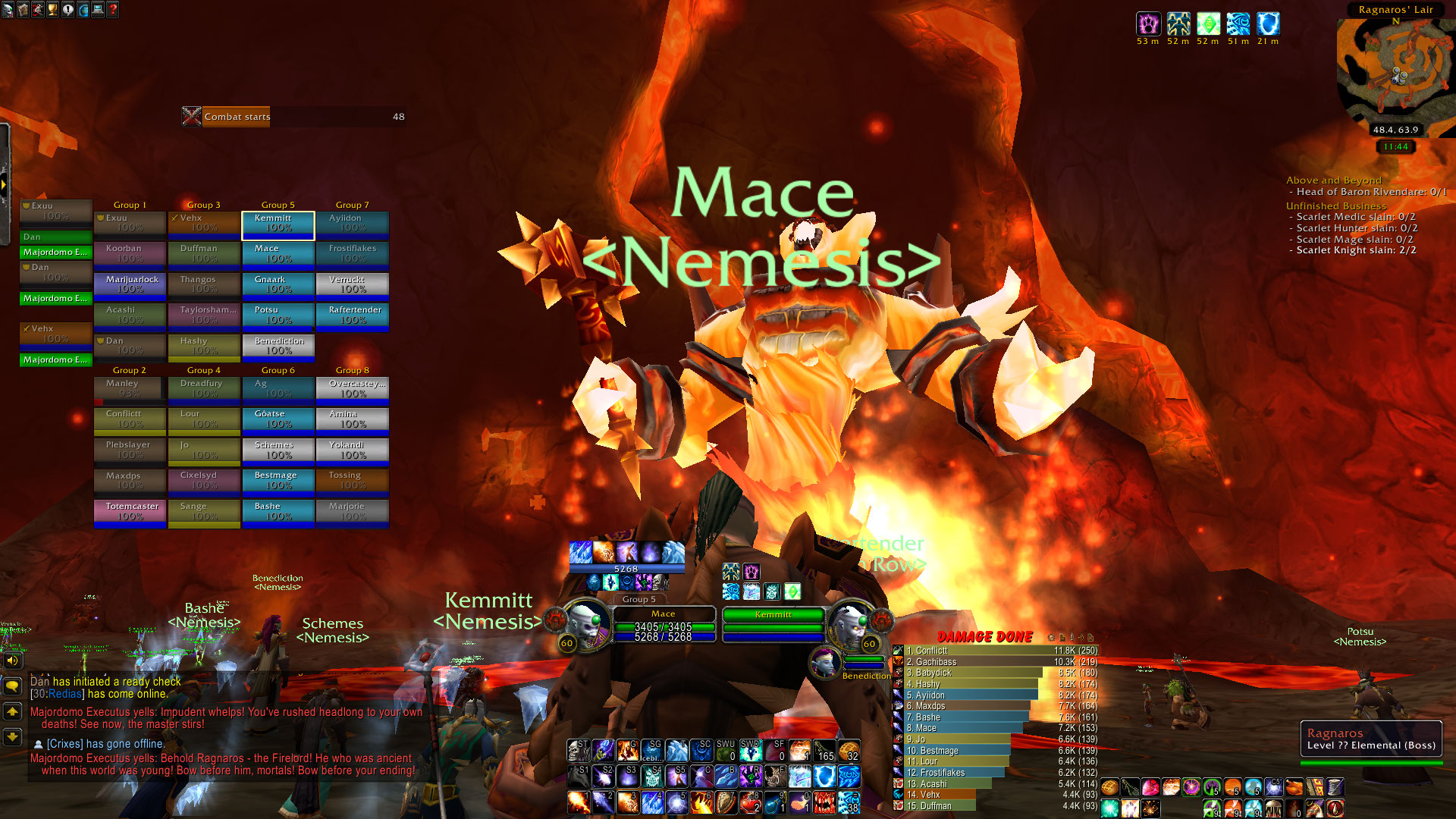This screenshot has width=1456, height=819.
Task: Open the chat menu speech bubble button
Action: click(12, 686)
